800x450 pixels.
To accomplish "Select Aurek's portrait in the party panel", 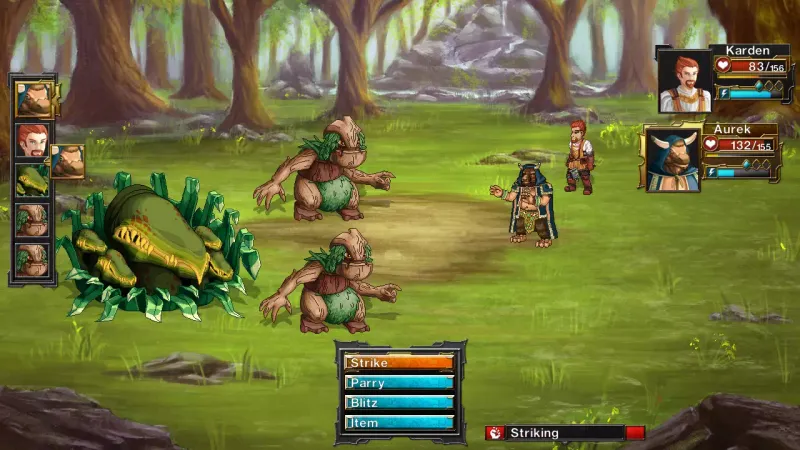I will pyautogui.click(x=671, y=158).
